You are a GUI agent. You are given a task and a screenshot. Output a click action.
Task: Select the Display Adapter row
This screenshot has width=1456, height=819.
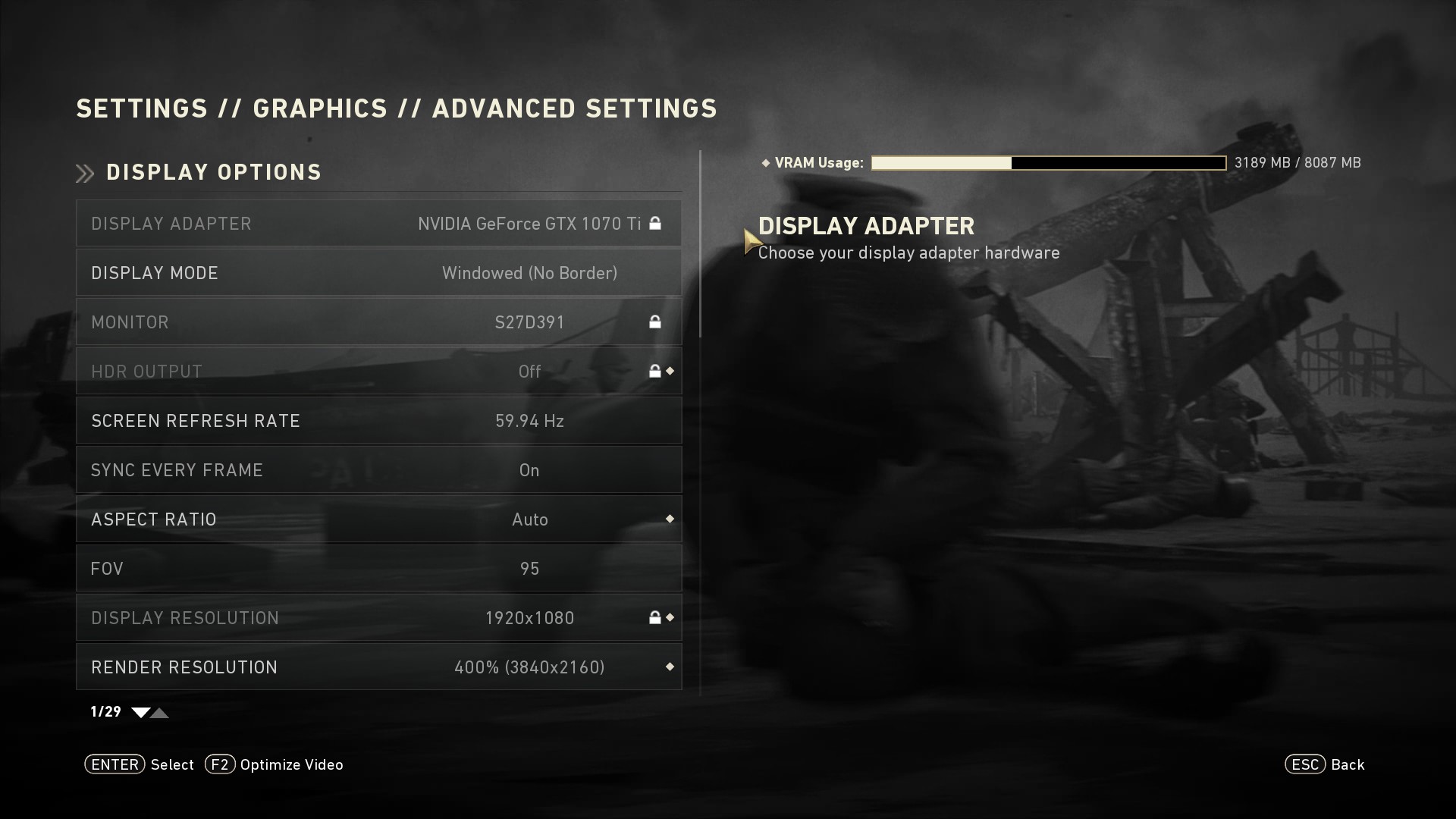tap(378, 224)
